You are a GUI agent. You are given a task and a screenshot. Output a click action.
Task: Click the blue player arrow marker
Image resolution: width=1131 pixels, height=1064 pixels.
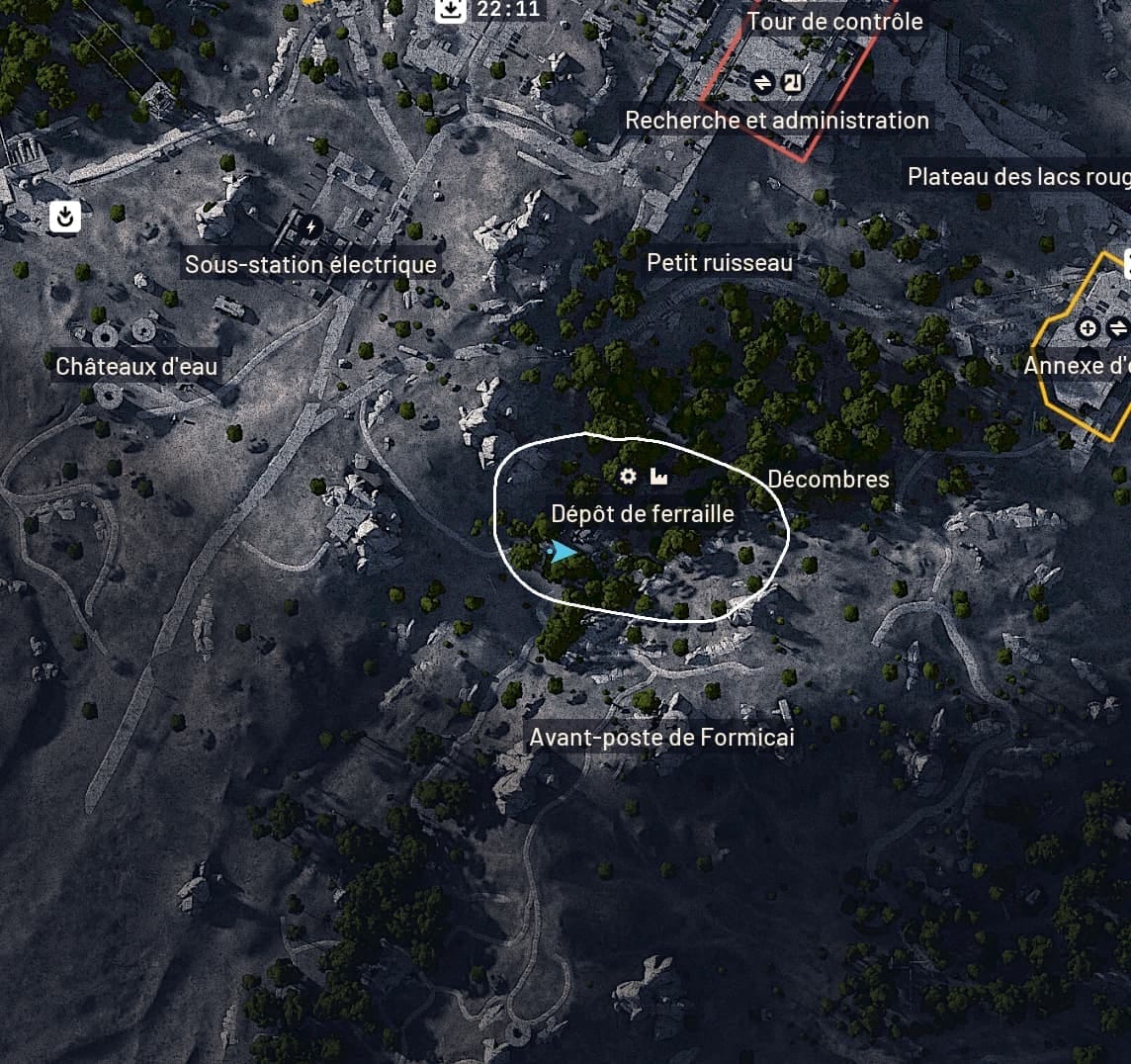pyautogui.click(x=564, y=551)
